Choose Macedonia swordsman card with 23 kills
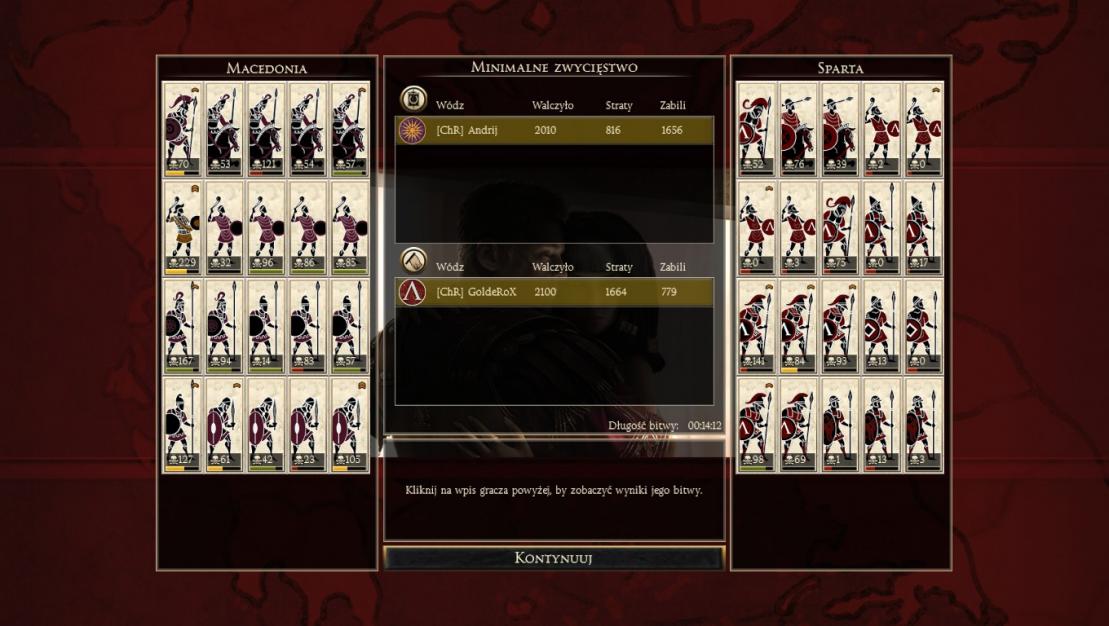The image size is (1109, 626). (308, 425)
